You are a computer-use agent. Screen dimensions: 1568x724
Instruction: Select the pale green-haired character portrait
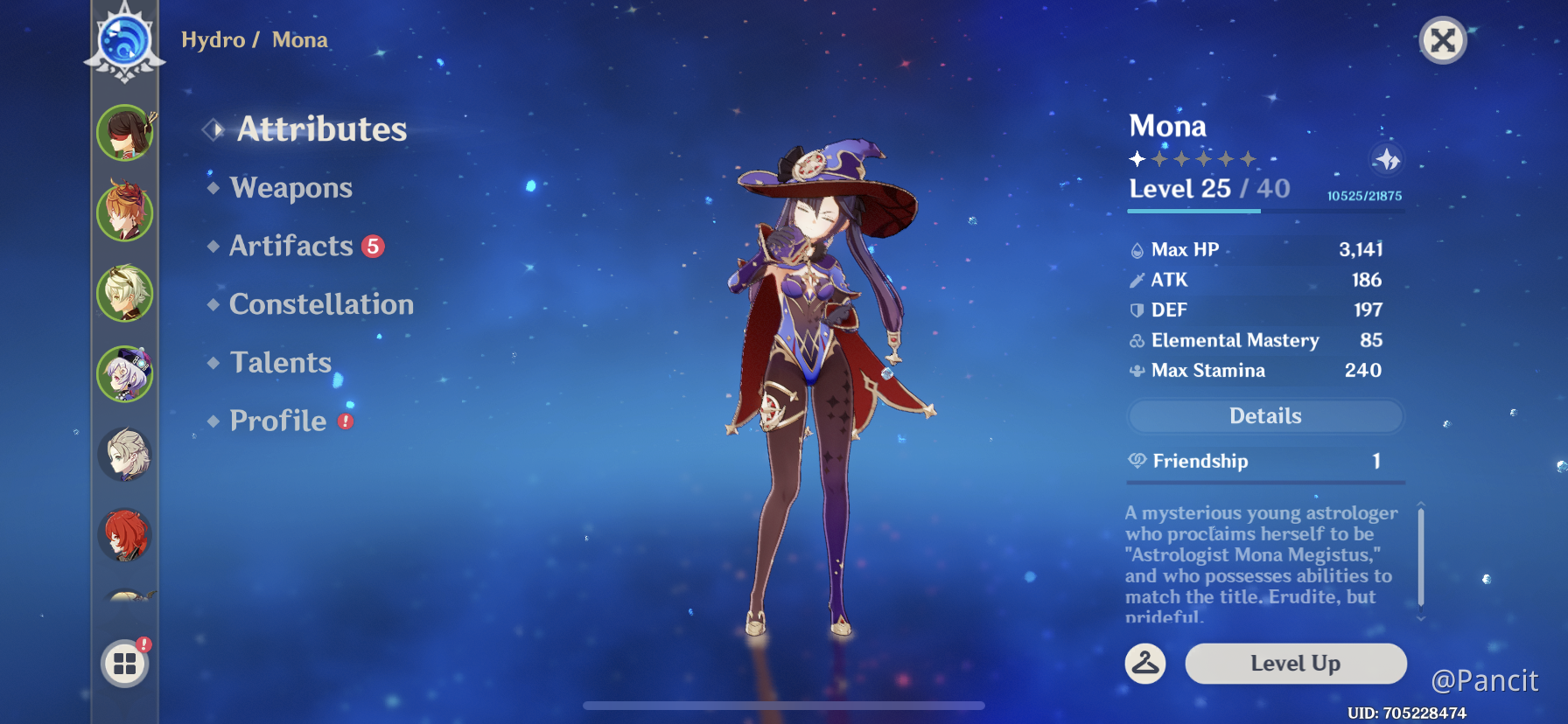coord(125,294)
